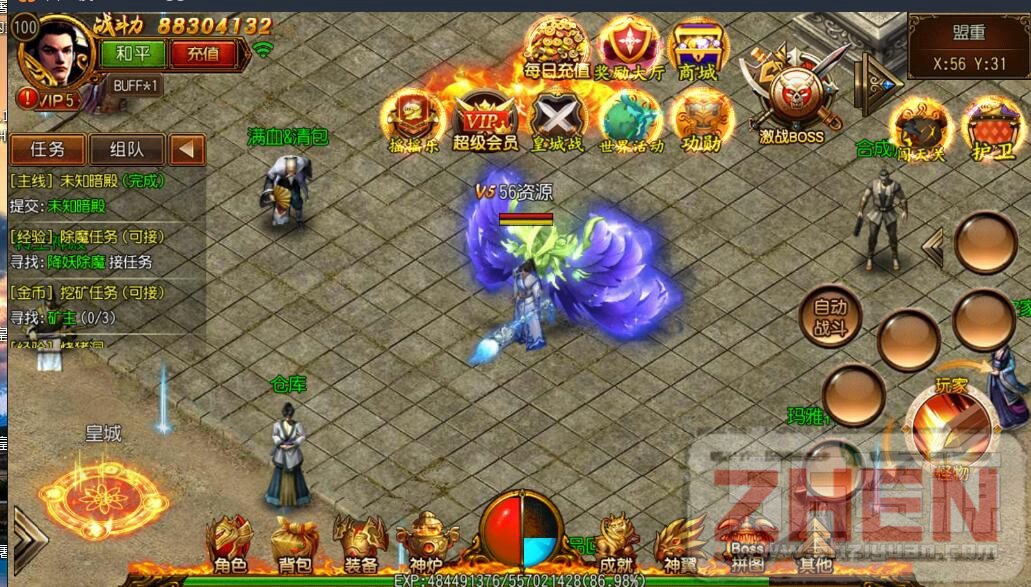Open the 超级会员 VIP membership icon
This screenshot has height=587, width=1031.
pos(485,120)
